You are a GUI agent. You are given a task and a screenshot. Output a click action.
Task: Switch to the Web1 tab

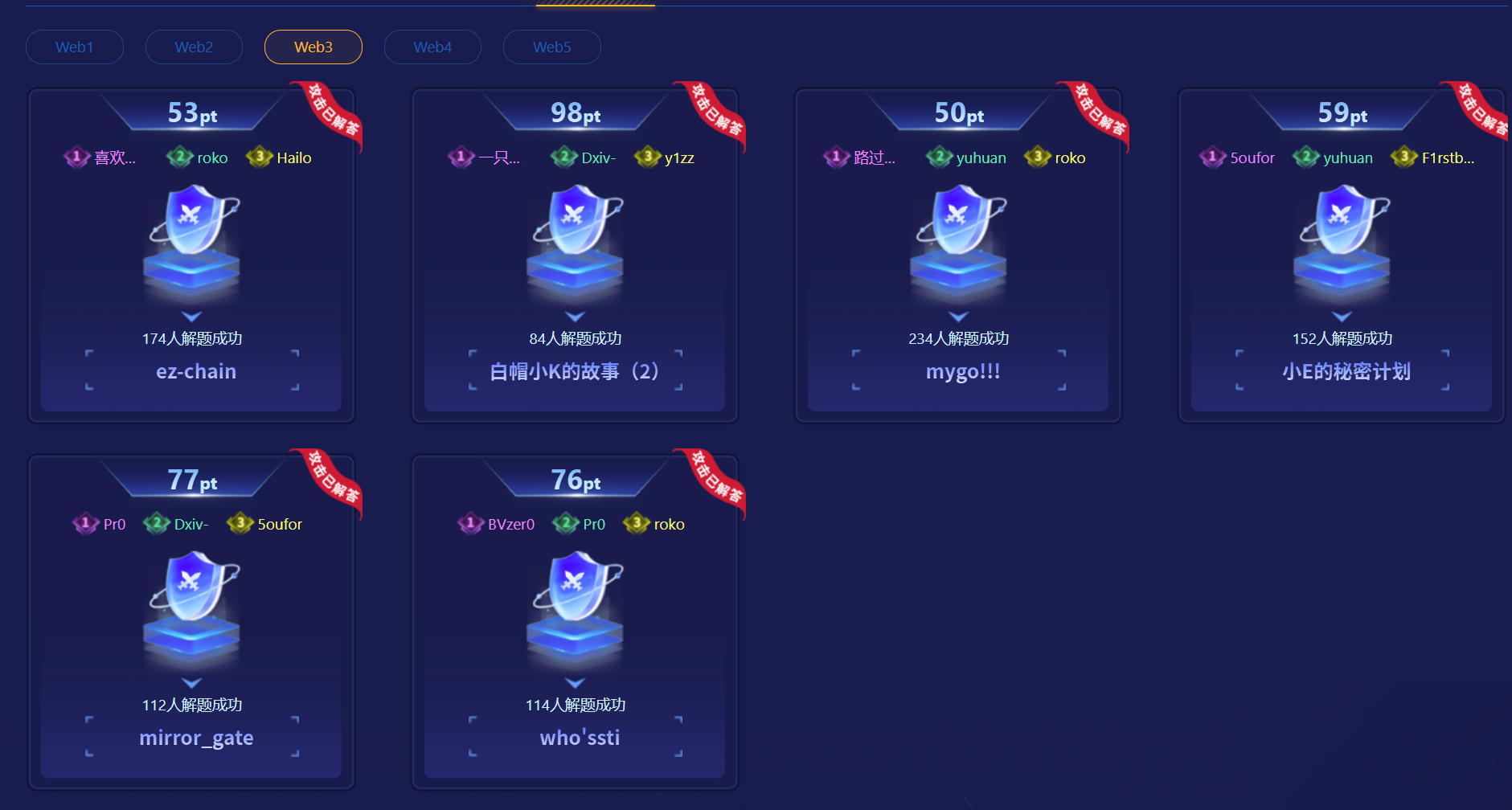[75, 47]
